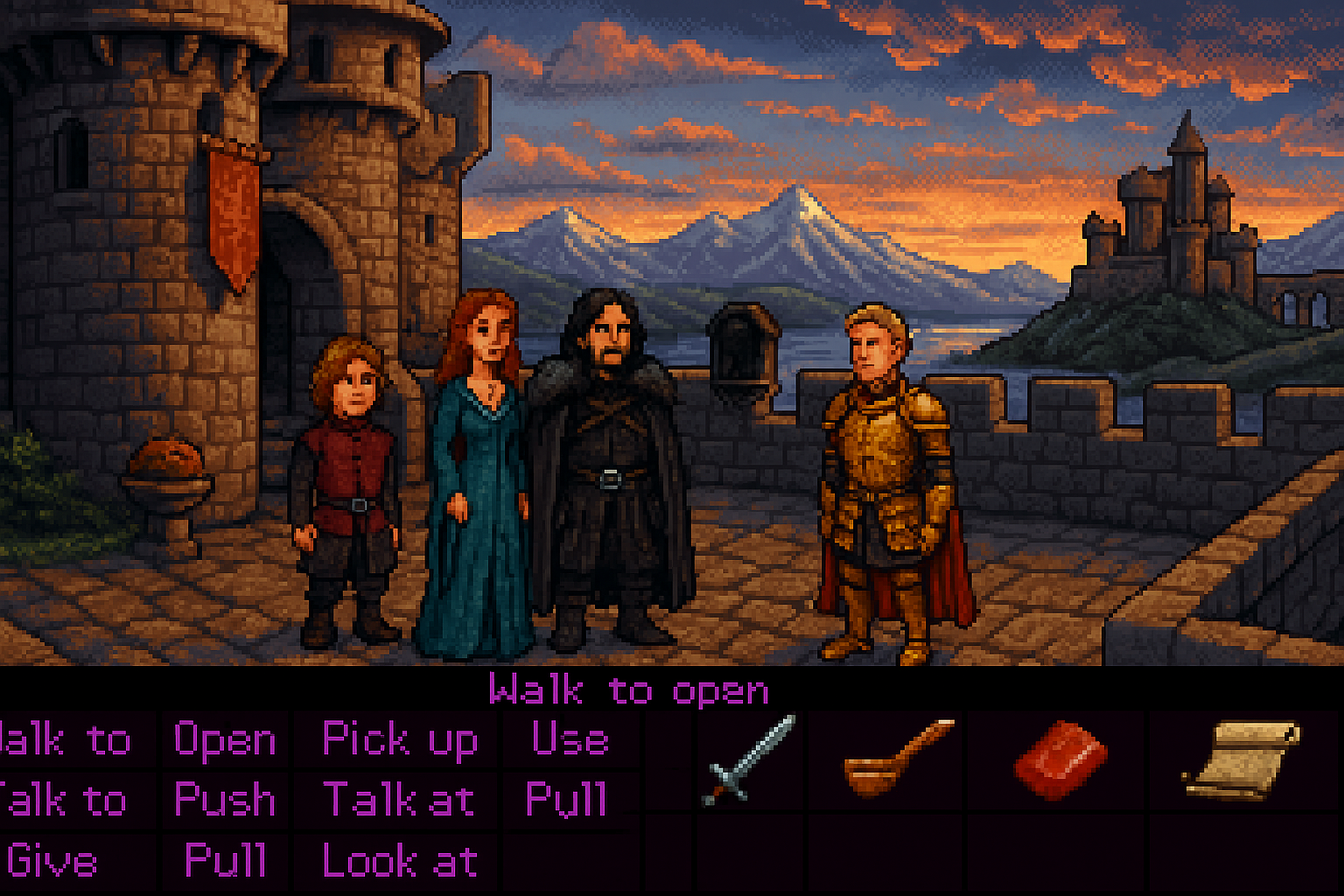The height and width of the screenshot is (896, 1344).
Task: Click the Talk at verb
Action: (x=399, y=800)
